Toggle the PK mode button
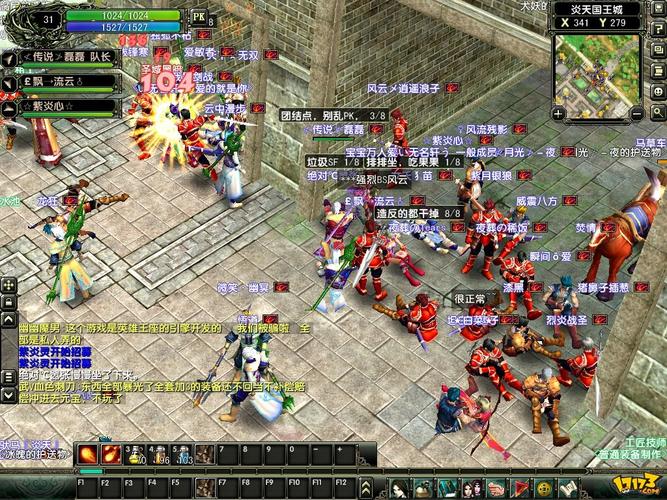The image size is (667, 500). click(x=199, y=17)
